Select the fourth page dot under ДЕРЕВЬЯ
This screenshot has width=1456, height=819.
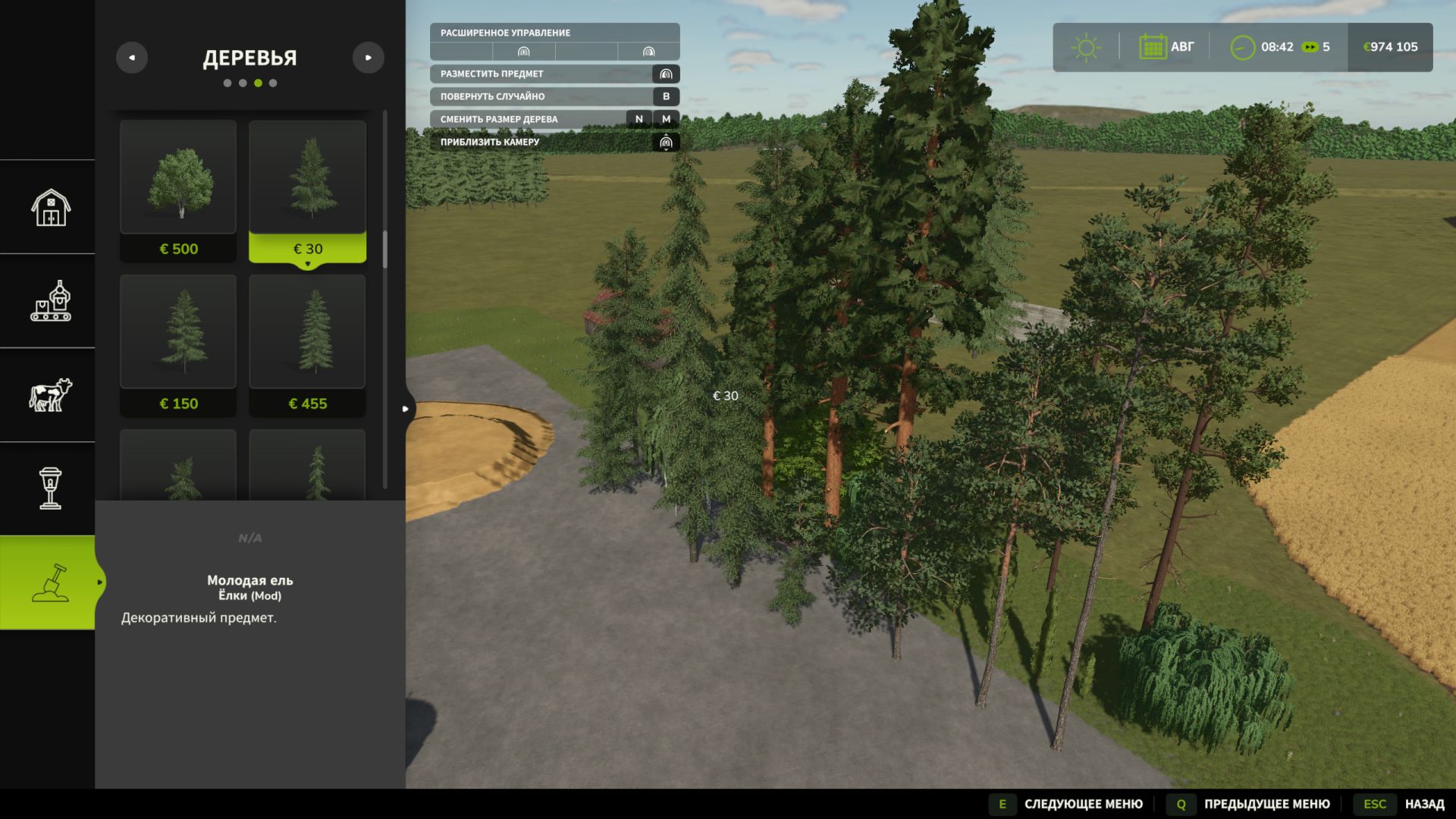point(274,83)
